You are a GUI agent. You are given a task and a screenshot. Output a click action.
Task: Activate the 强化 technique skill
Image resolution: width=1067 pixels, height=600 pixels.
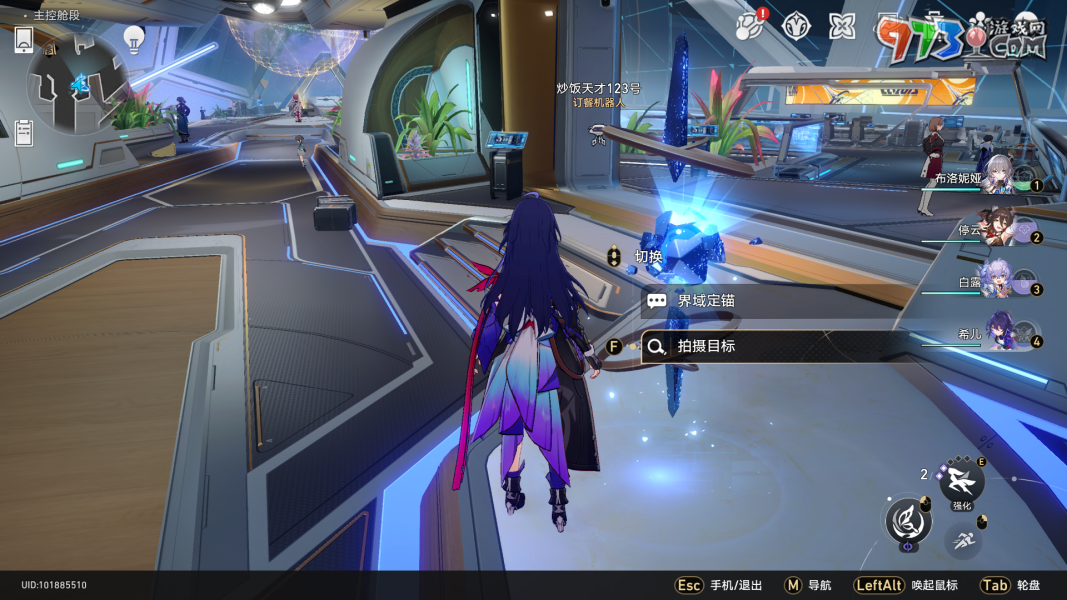coord(962,482)
